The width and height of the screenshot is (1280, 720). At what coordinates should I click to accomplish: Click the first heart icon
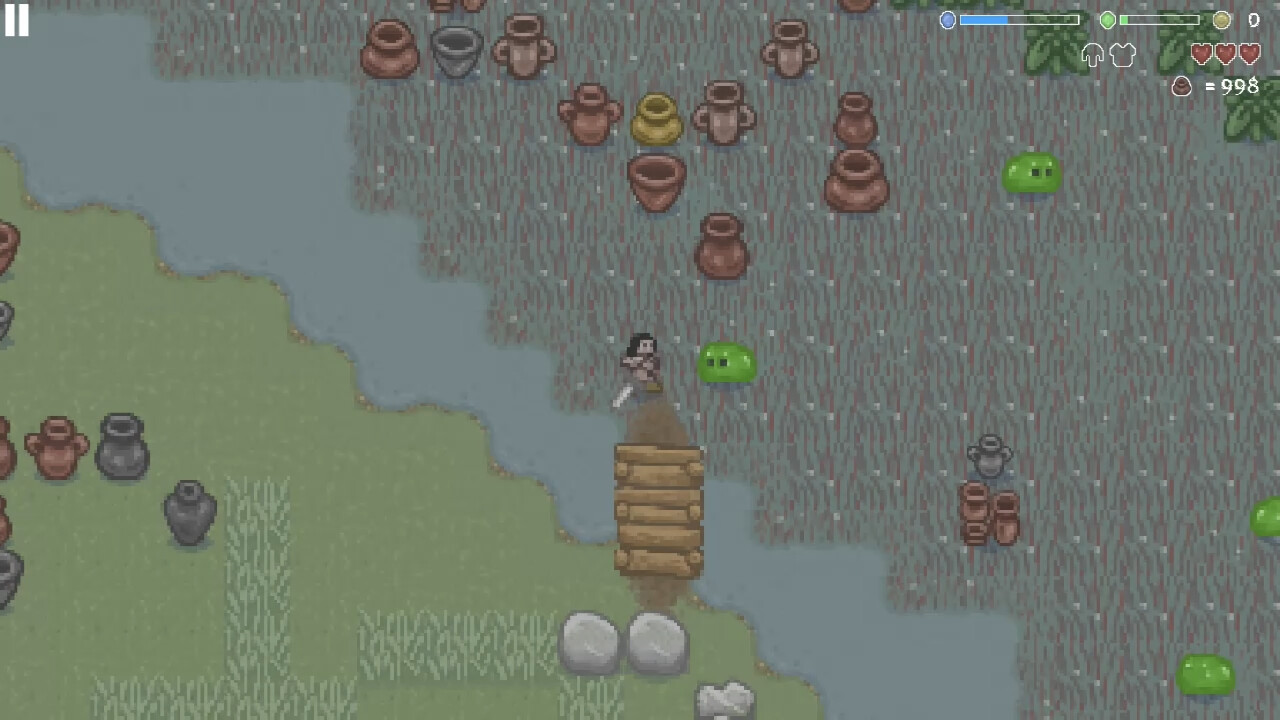(1202, 55)
